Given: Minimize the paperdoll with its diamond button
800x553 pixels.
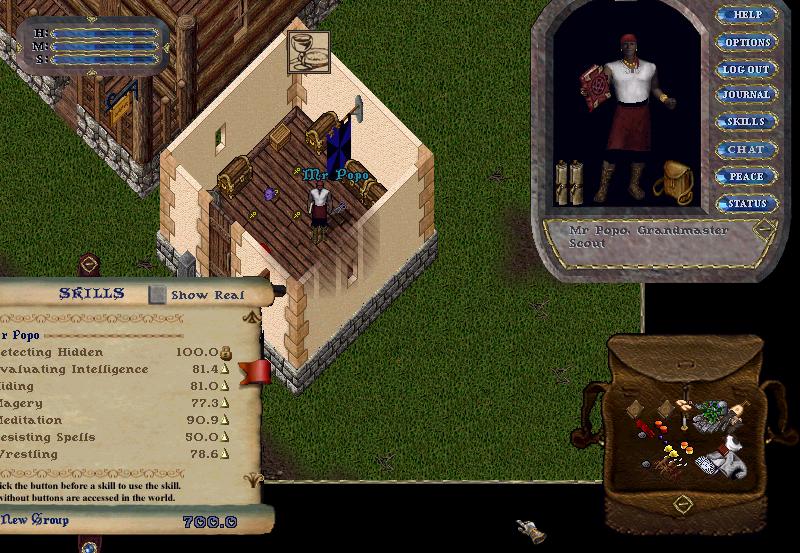Looking at the screenshot, I should coord(764,229).
